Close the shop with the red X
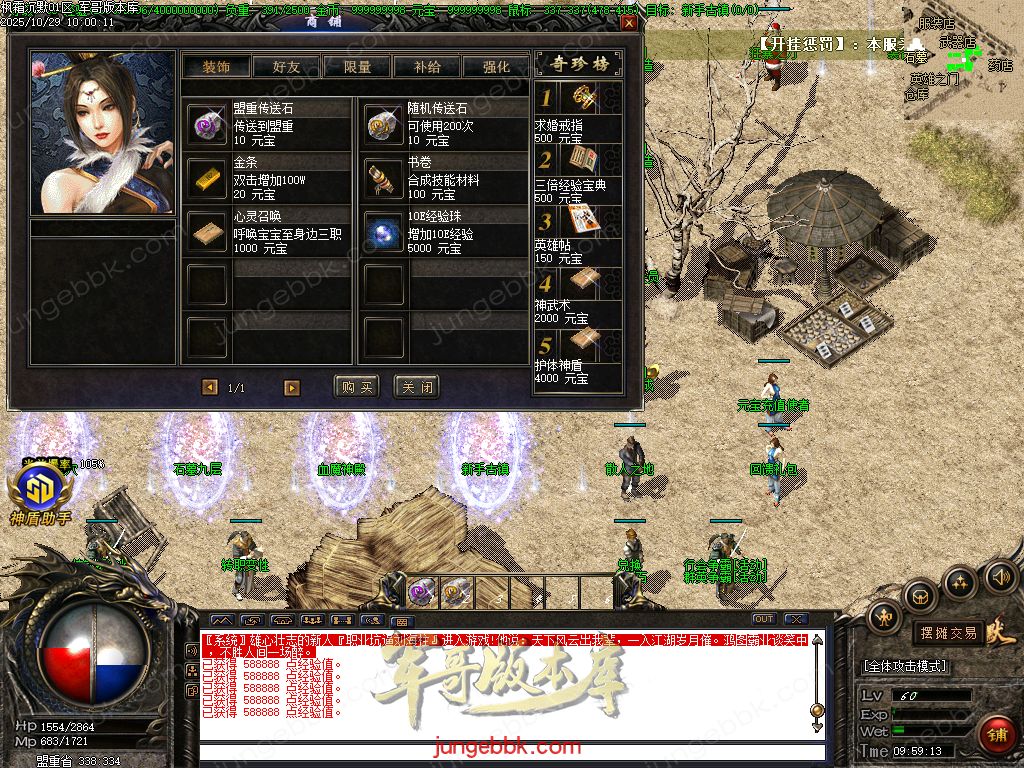The width and height of the screenshot is (1024, 768). 628,22
